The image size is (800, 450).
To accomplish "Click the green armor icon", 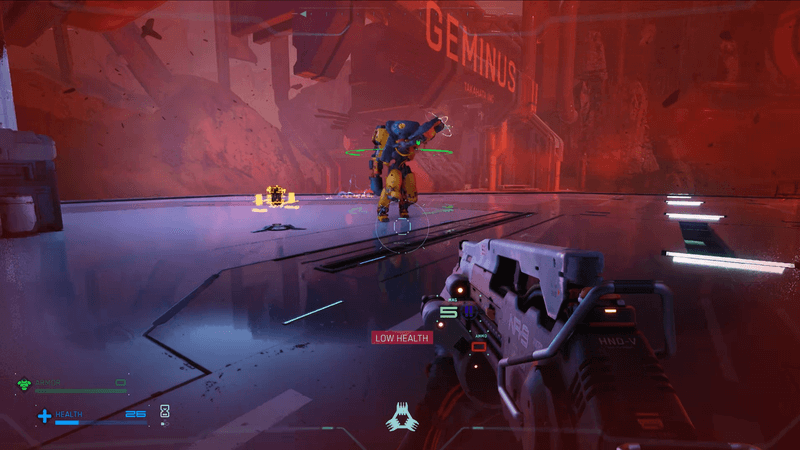I will coord(24,383).
